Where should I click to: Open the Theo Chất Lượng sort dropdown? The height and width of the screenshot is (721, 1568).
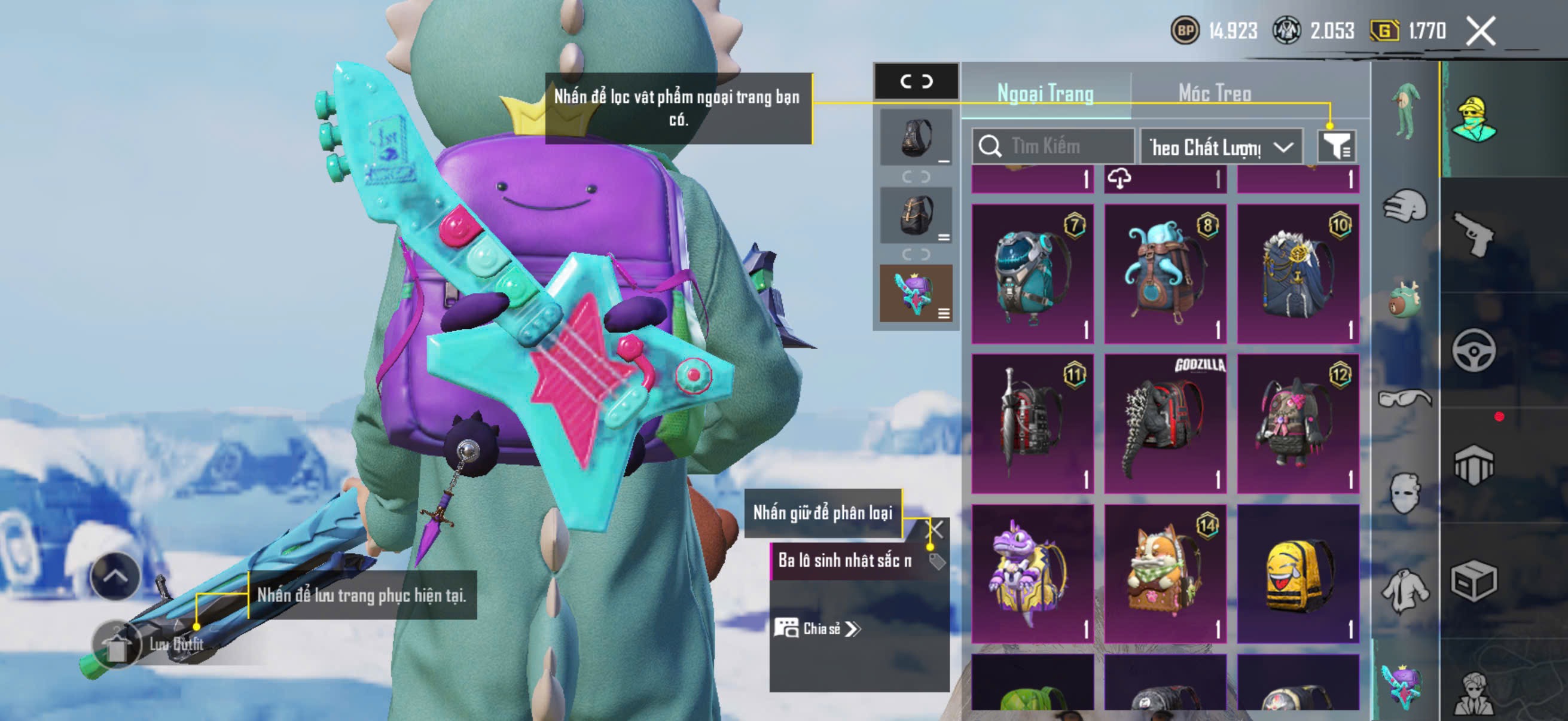coord(1221,146)
